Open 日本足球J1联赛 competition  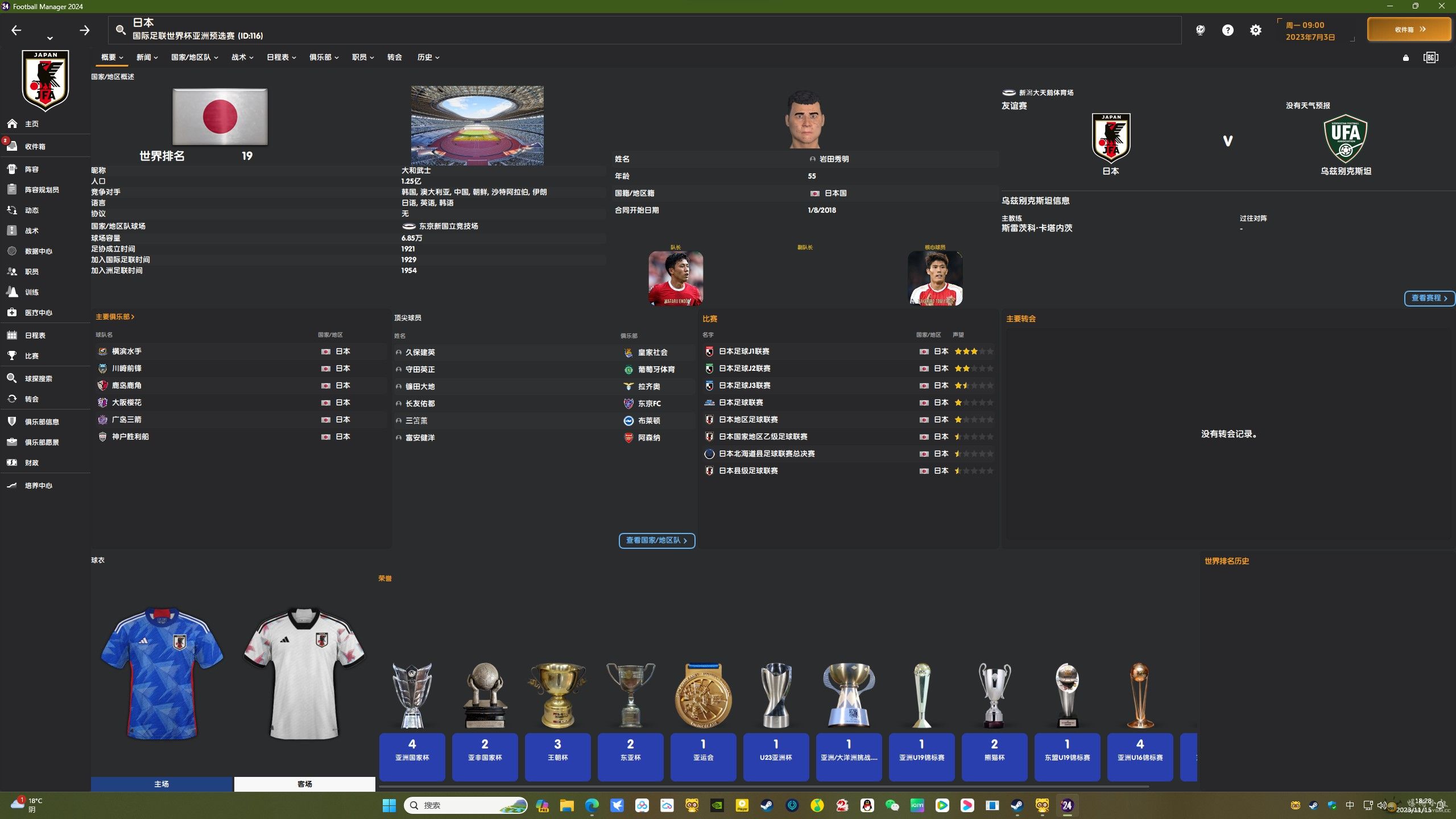[744, 351]
